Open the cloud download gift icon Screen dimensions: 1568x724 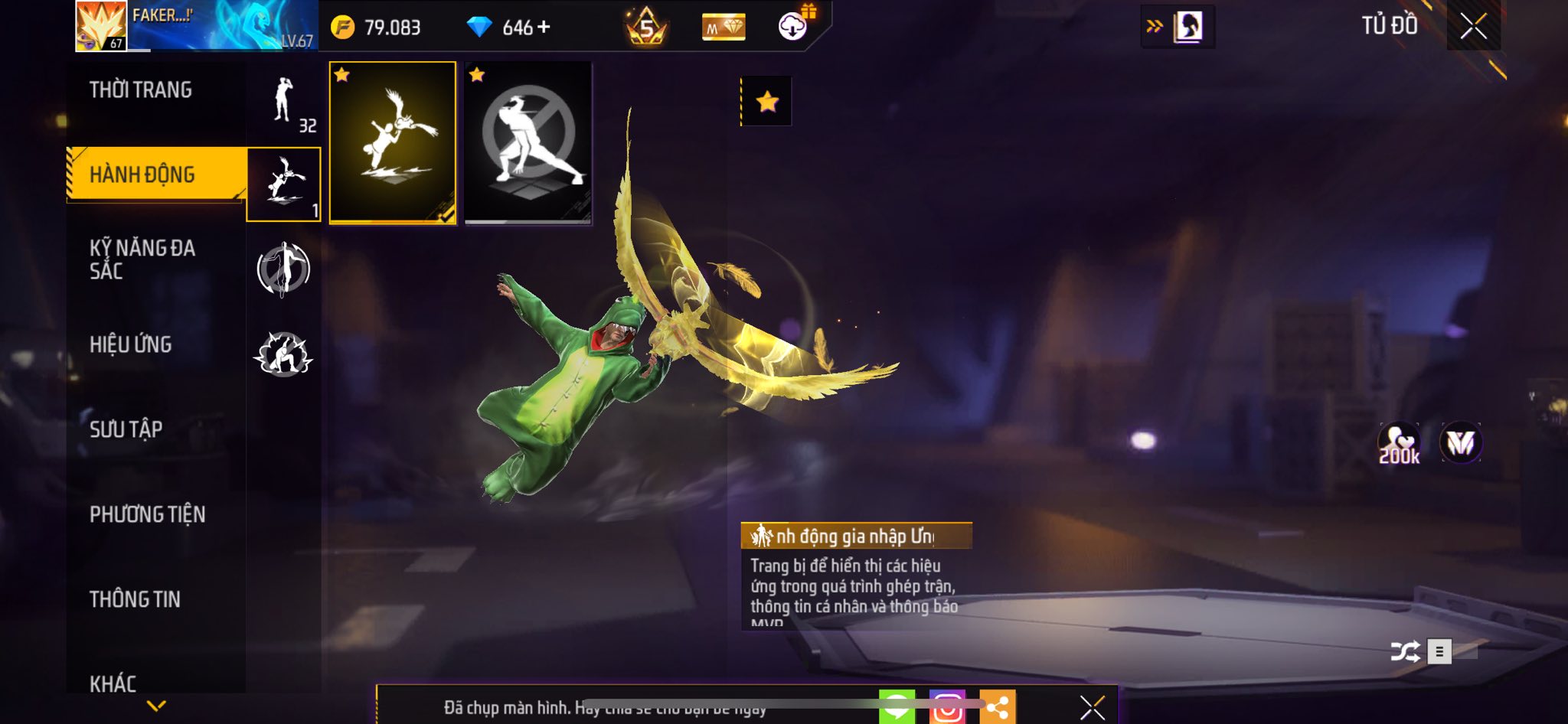tap(794, 26)
